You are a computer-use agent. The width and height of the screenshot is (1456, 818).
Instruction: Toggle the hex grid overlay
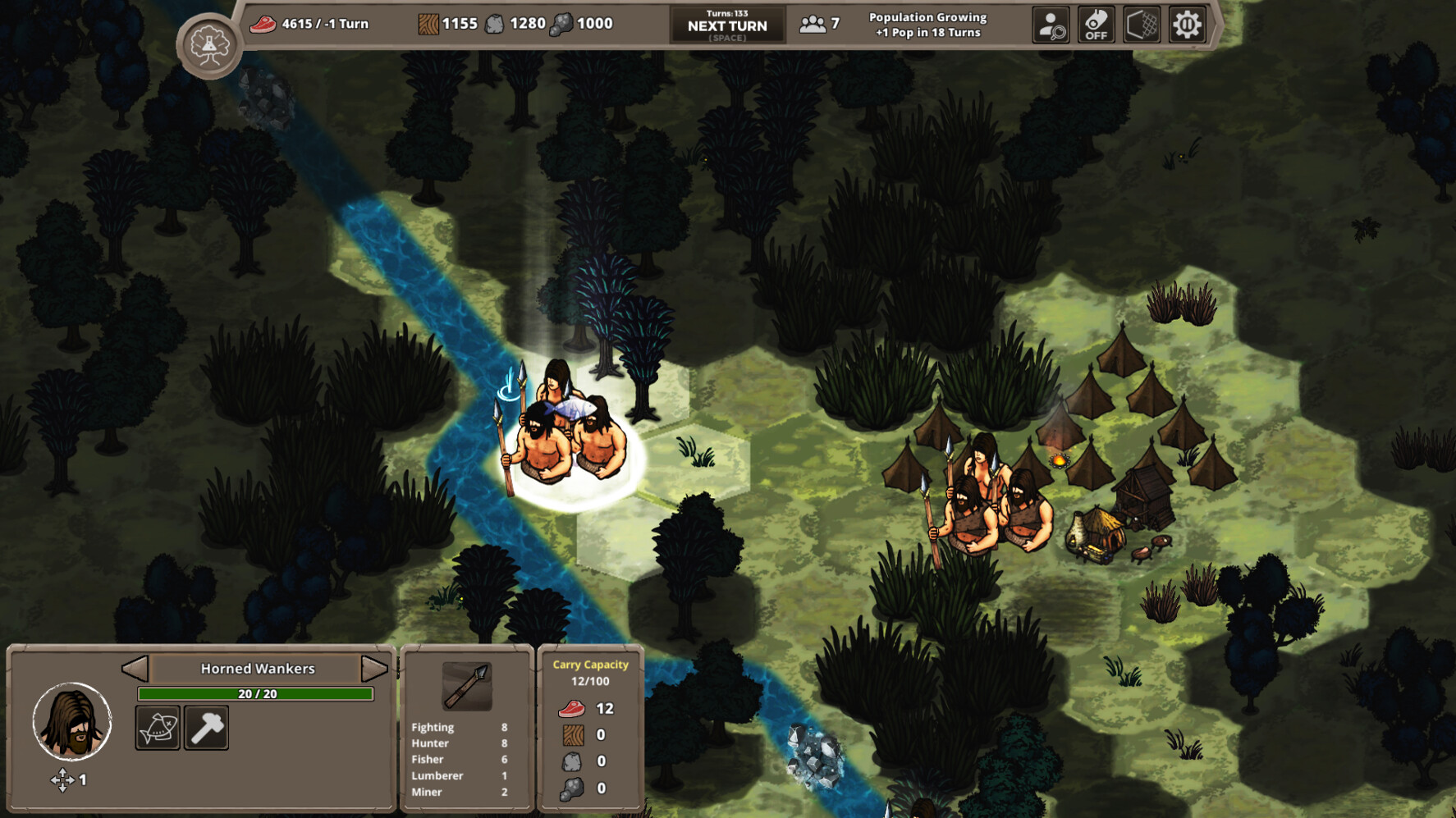pos(1142,25)
